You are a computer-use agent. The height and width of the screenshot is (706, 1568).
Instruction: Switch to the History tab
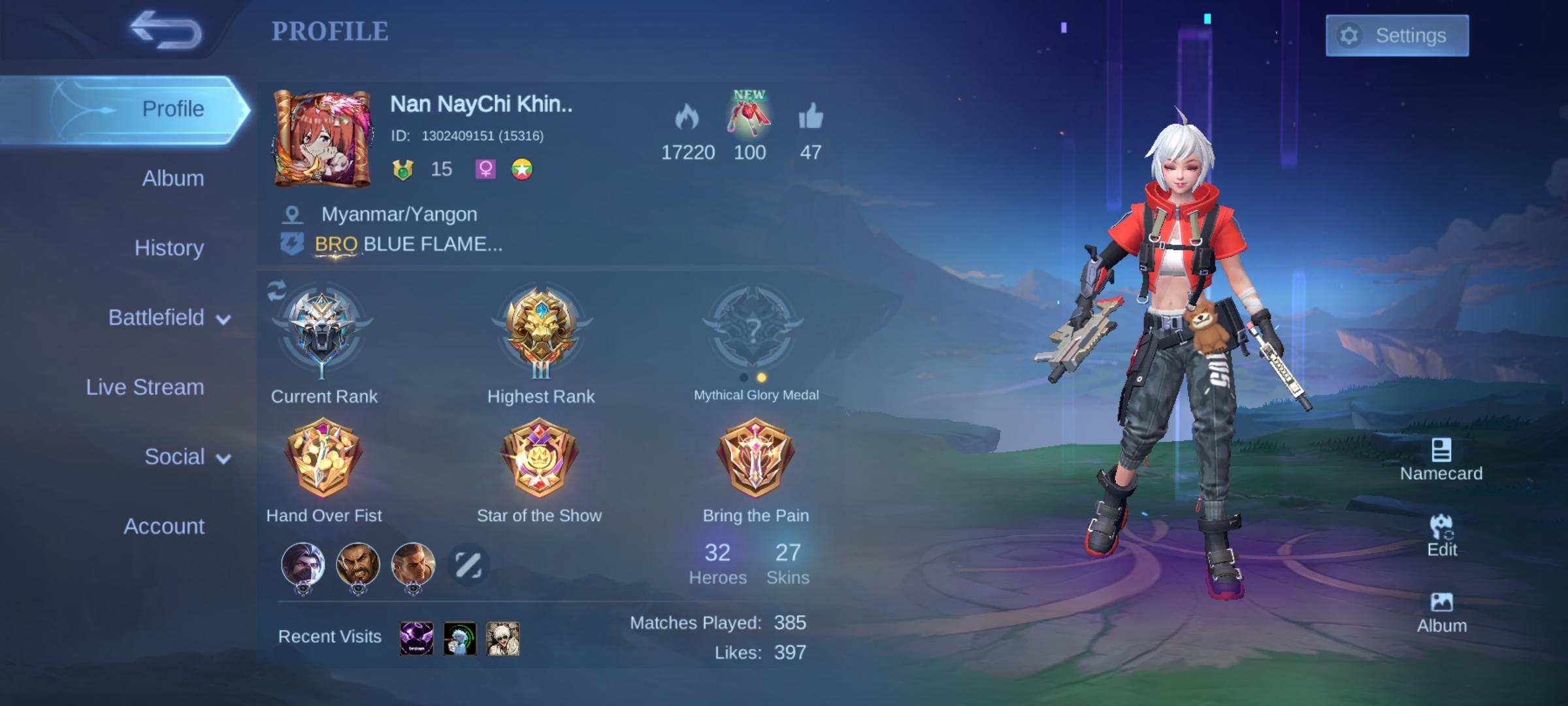(169, 248)
